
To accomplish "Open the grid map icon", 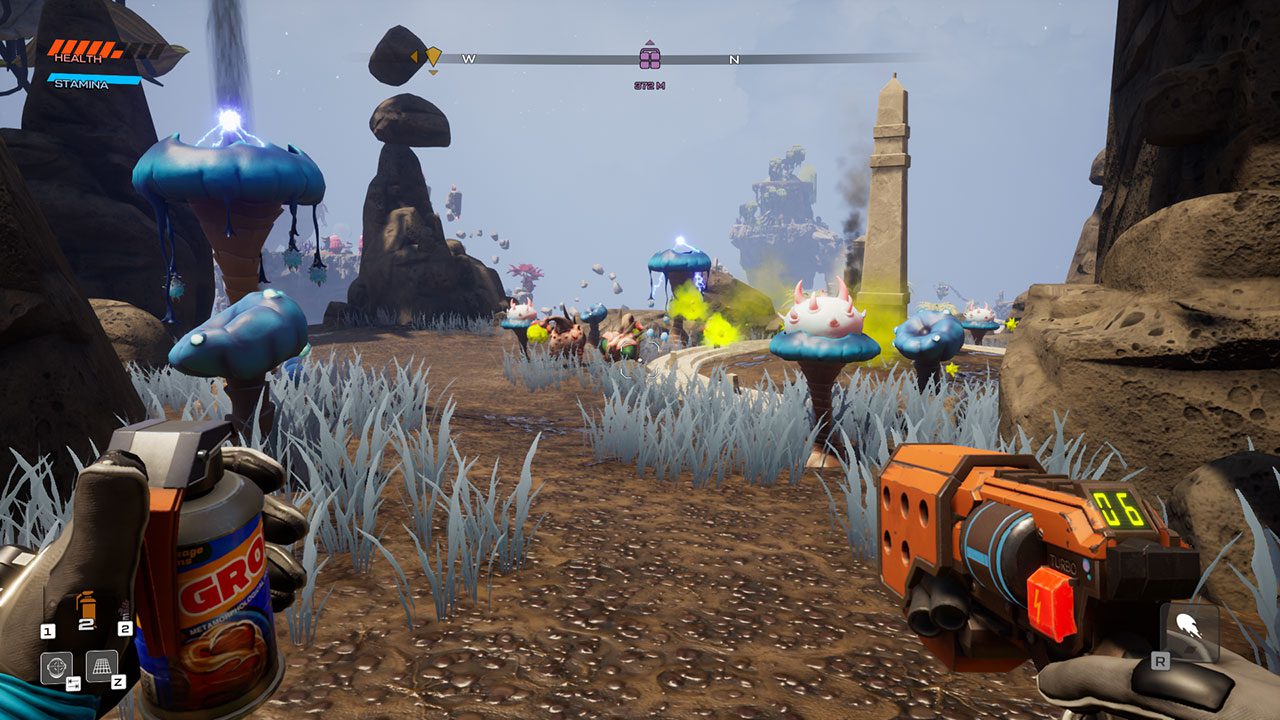I will pos(101,665).
